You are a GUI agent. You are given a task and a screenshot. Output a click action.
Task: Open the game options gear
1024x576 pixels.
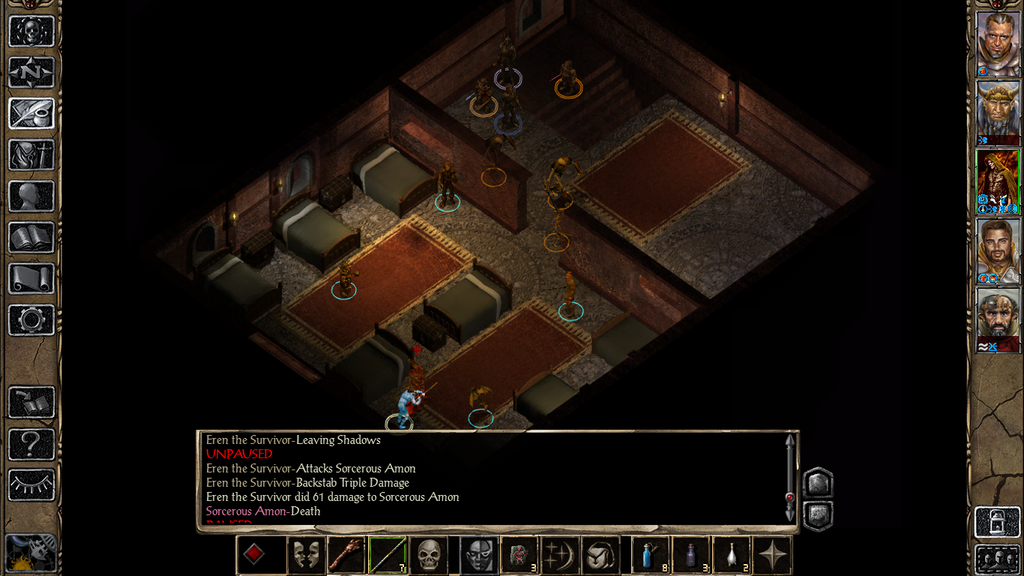tap(31, 320)
